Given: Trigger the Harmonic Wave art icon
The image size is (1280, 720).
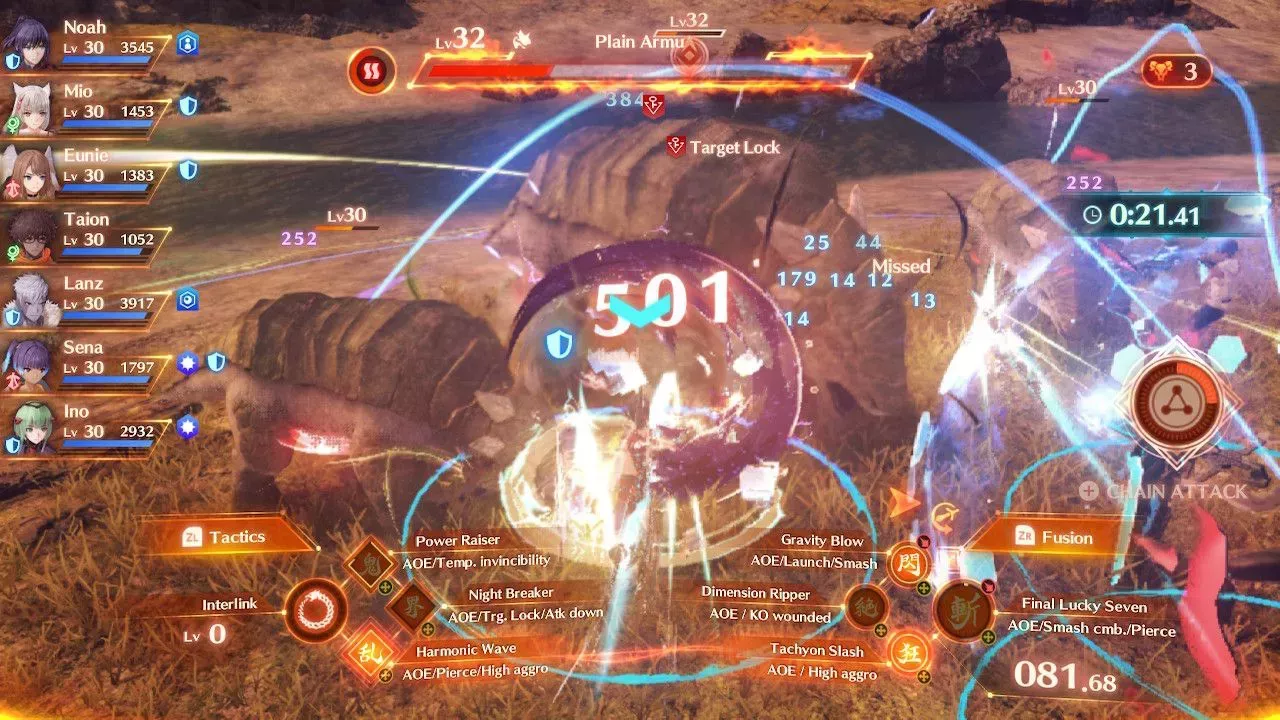Looking at the screenshot, I should click(x=364, y=655).
